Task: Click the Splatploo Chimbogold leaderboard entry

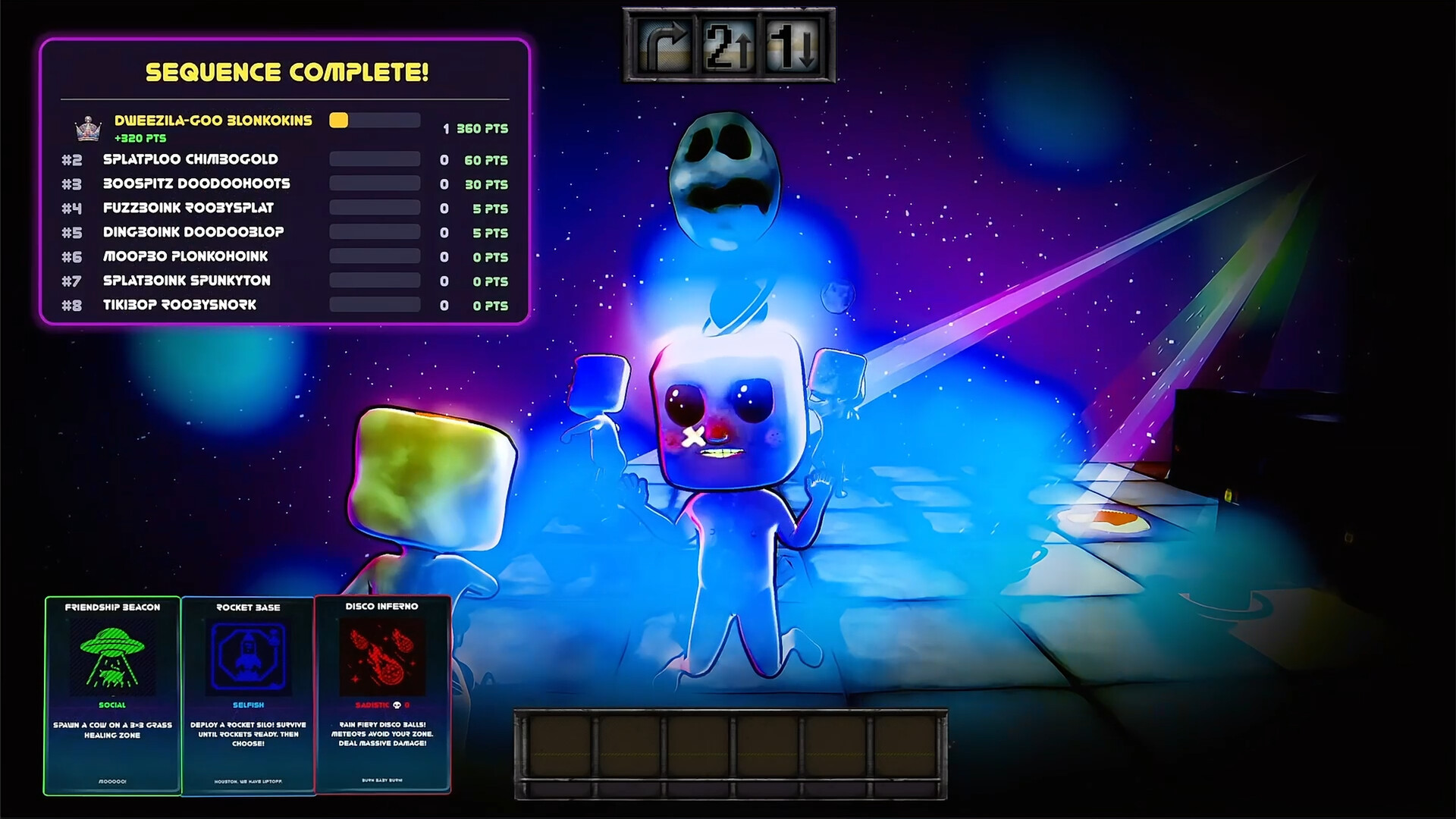Action: [x=190, y=159]
